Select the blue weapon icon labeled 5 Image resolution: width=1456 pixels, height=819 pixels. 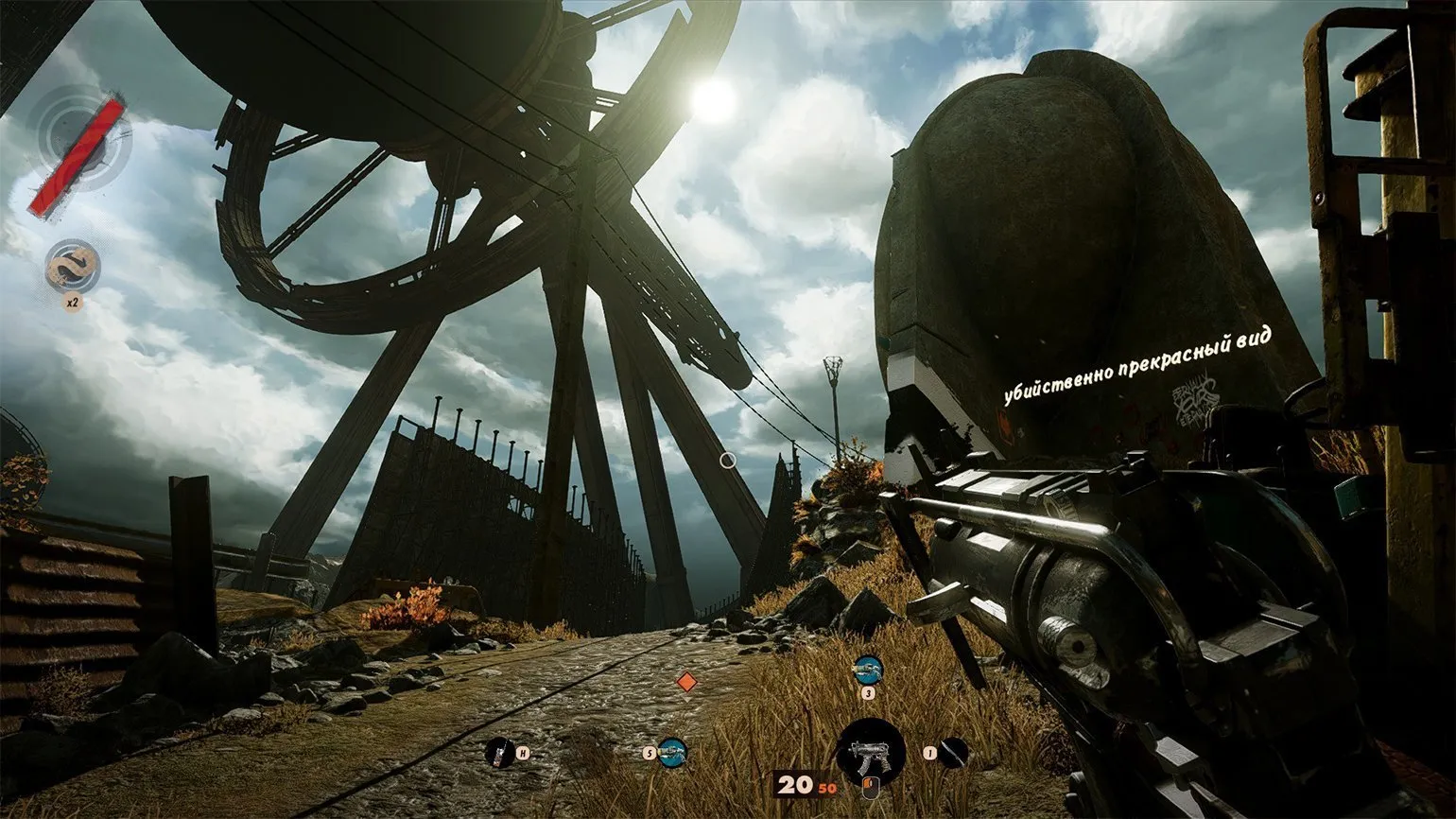[672, 753]
